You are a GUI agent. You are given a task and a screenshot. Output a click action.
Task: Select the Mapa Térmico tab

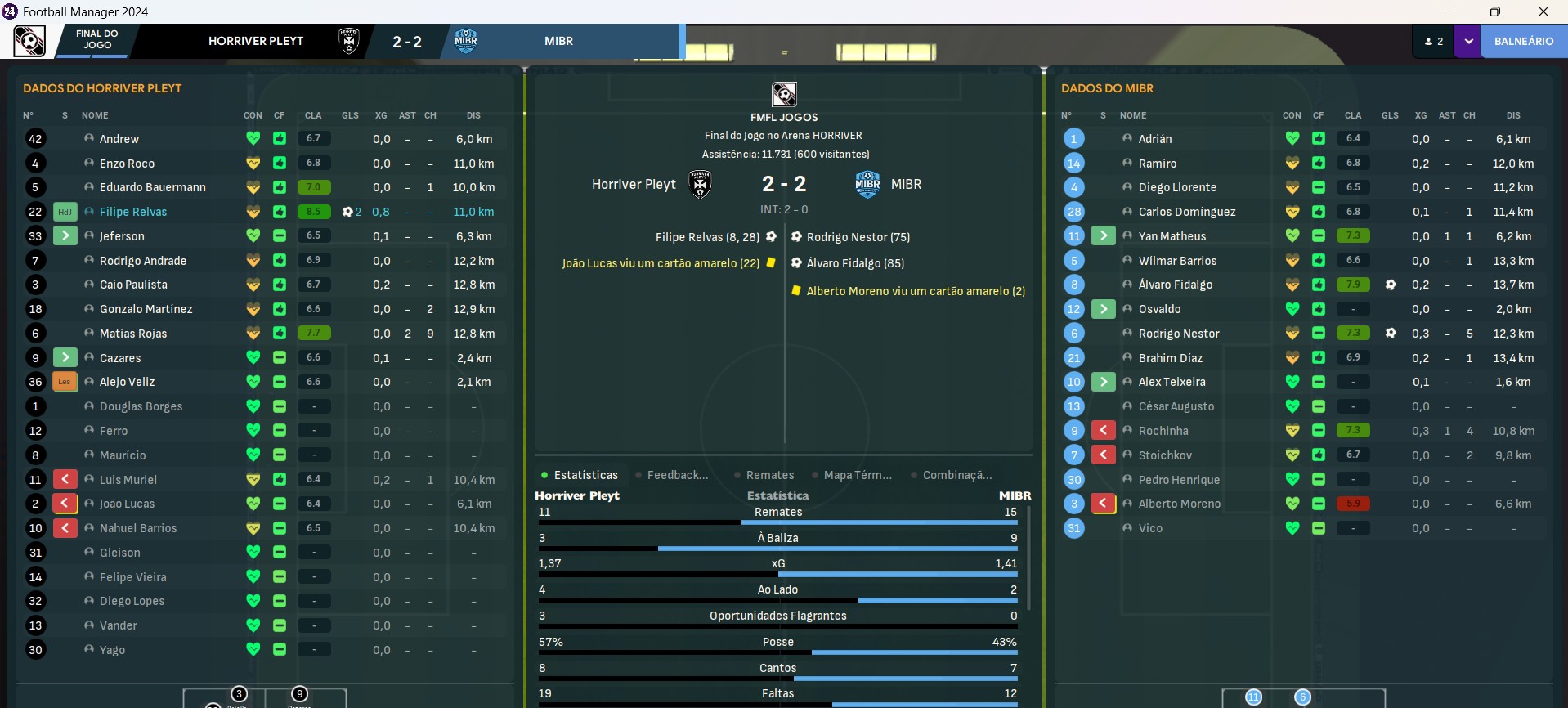[857, 475]
